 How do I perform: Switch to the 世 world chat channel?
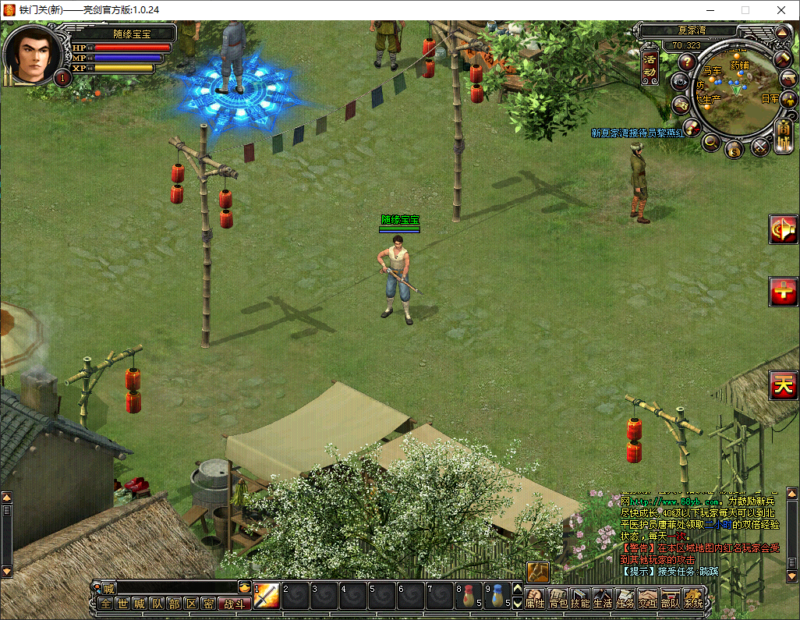tap(122, 604)
